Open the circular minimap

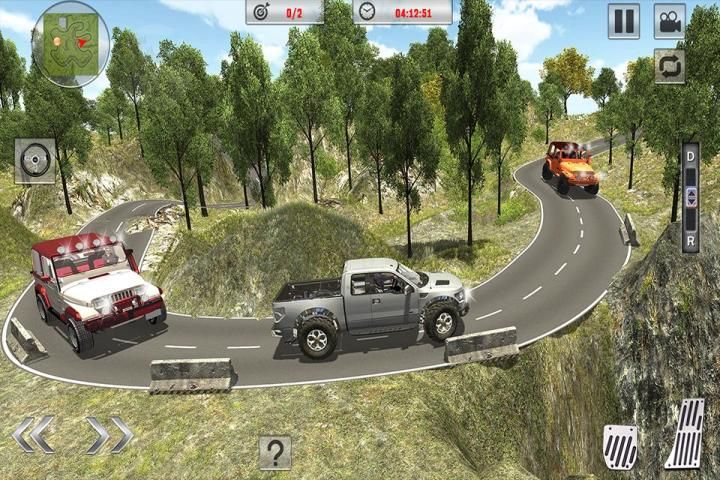coord(71,43)
